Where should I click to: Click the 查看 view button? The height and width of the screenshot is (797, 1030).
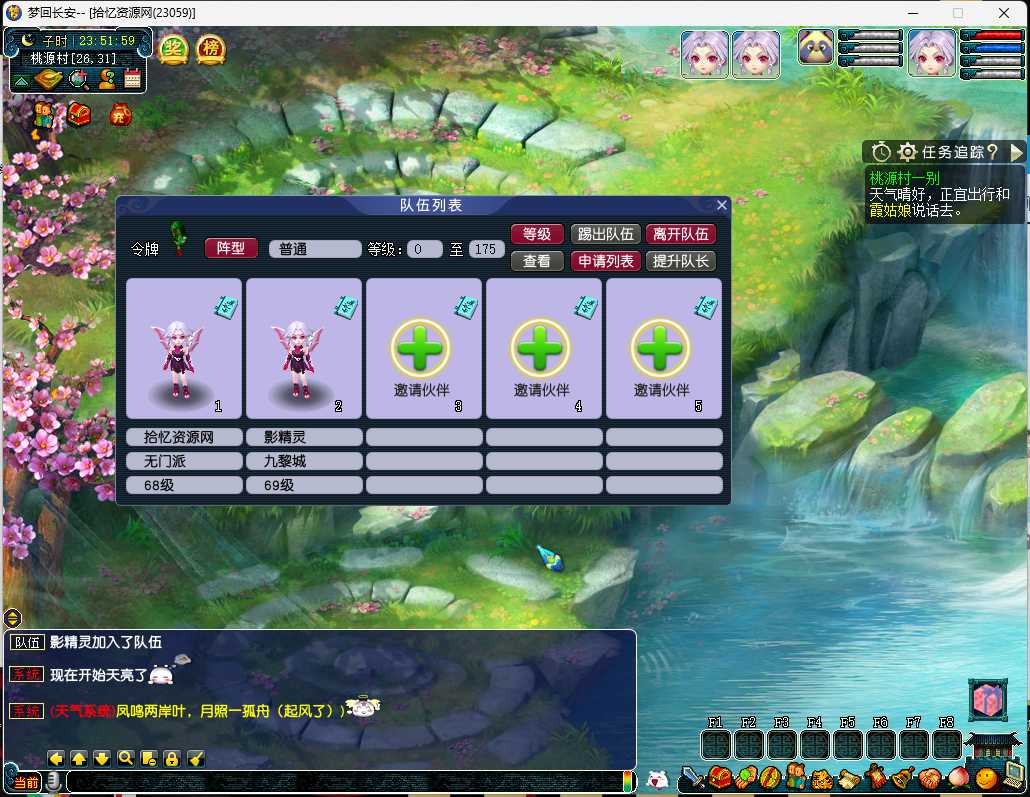537,261
